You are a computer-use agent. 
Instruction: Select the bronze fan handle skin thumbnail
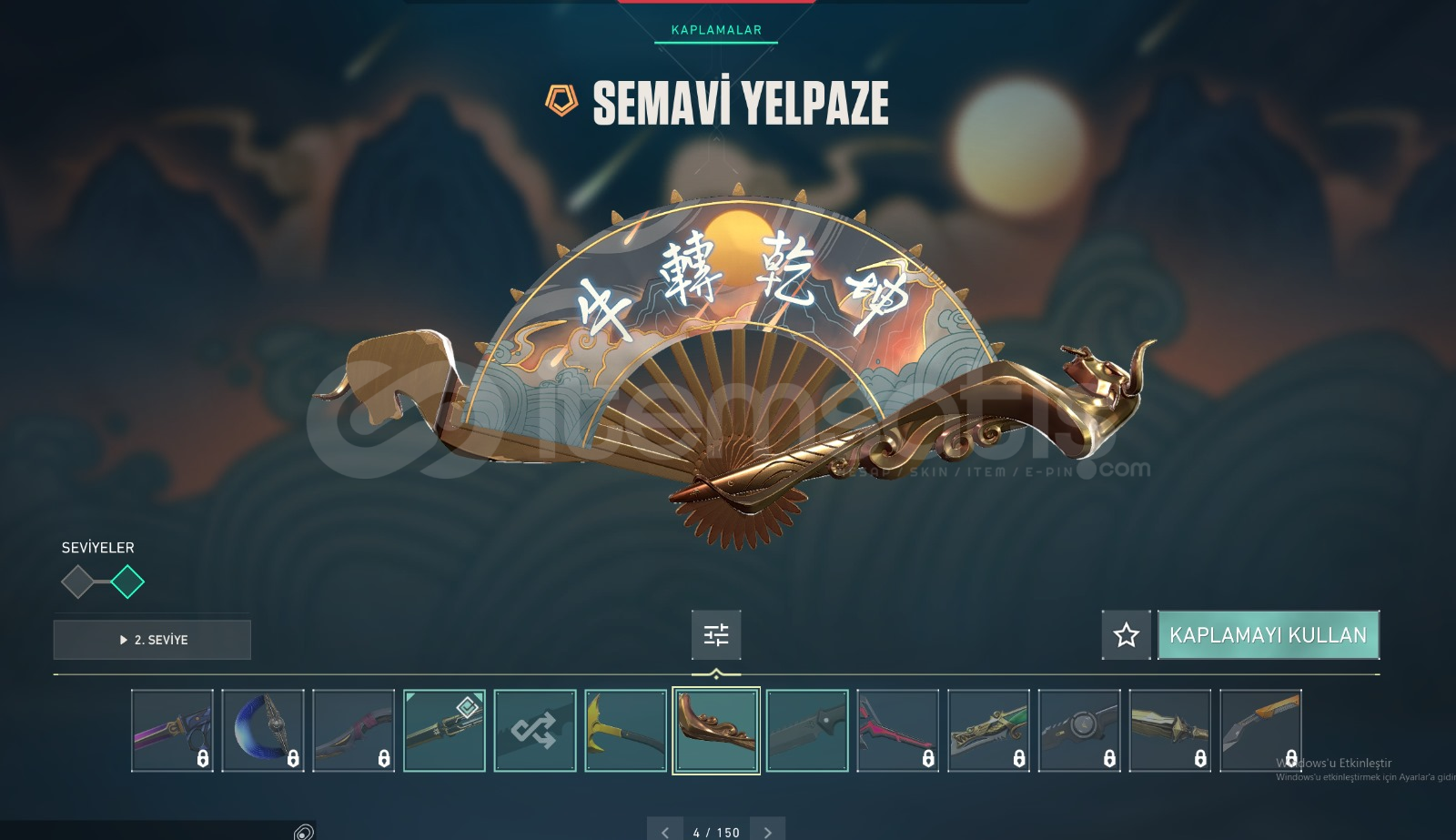pos(716,731)
